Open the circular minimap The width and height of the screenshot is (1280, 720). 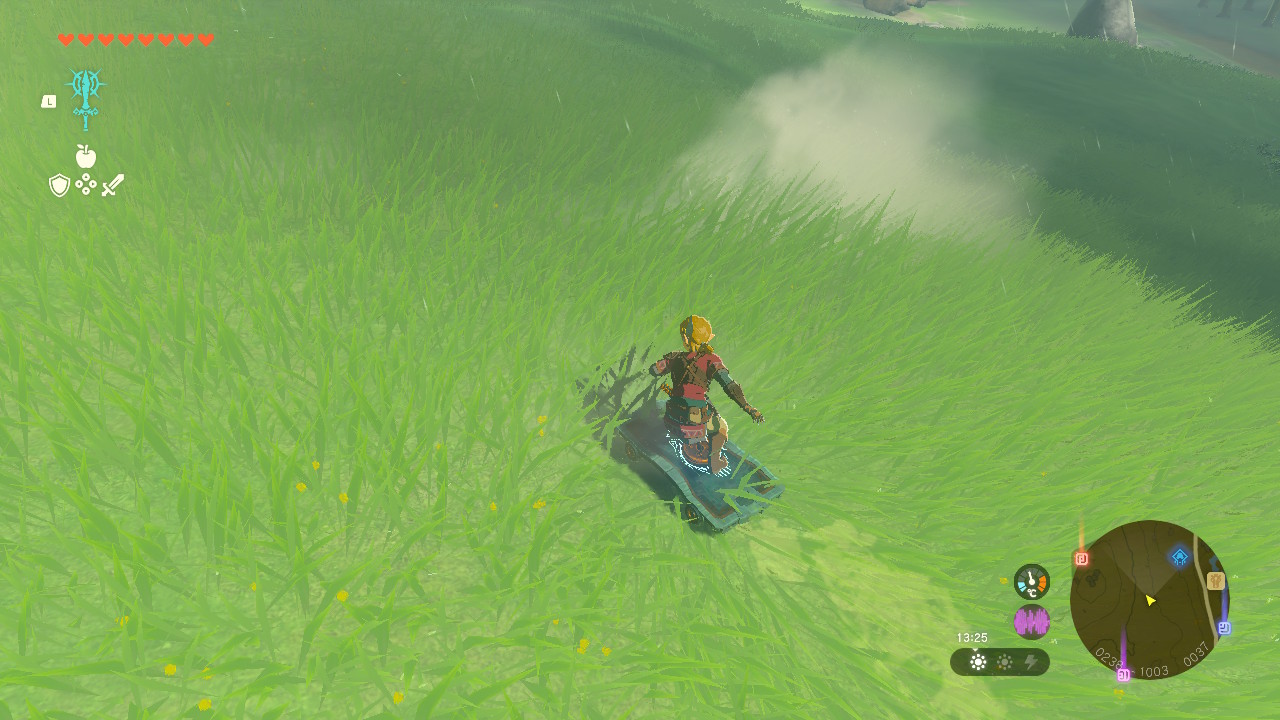(x=1149, y=600)
